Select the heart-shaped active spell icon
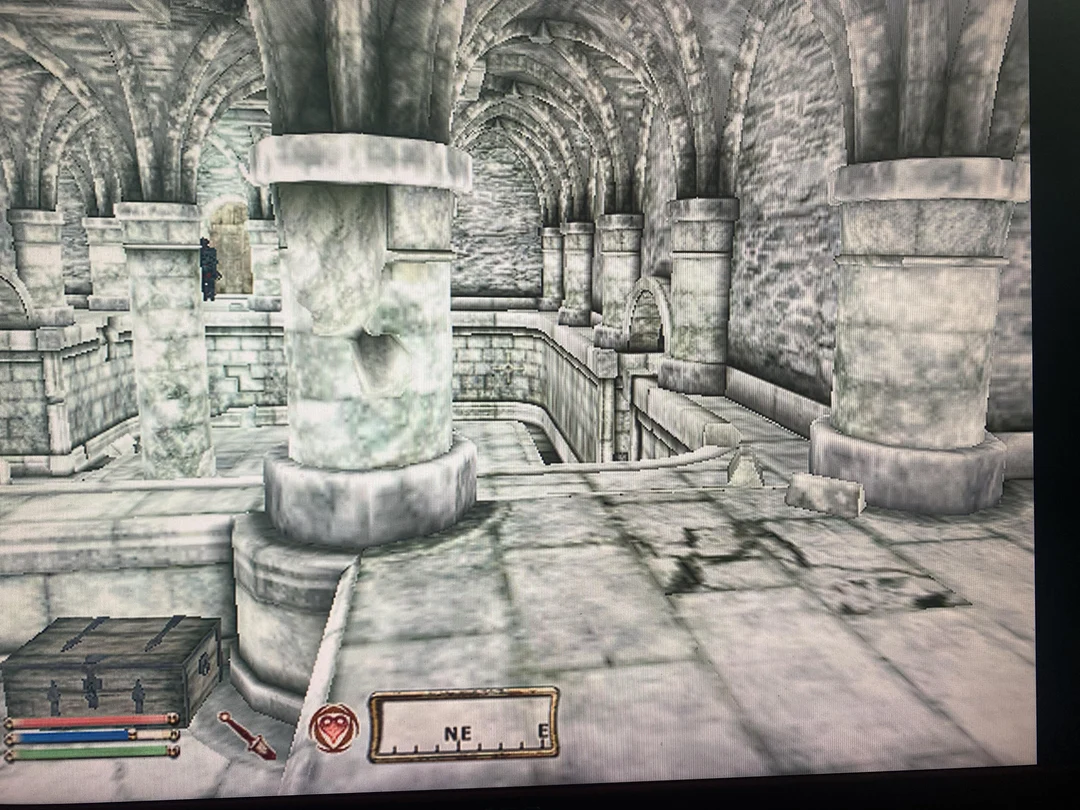Screen dimensions: 1080x810 pos(334,727)
